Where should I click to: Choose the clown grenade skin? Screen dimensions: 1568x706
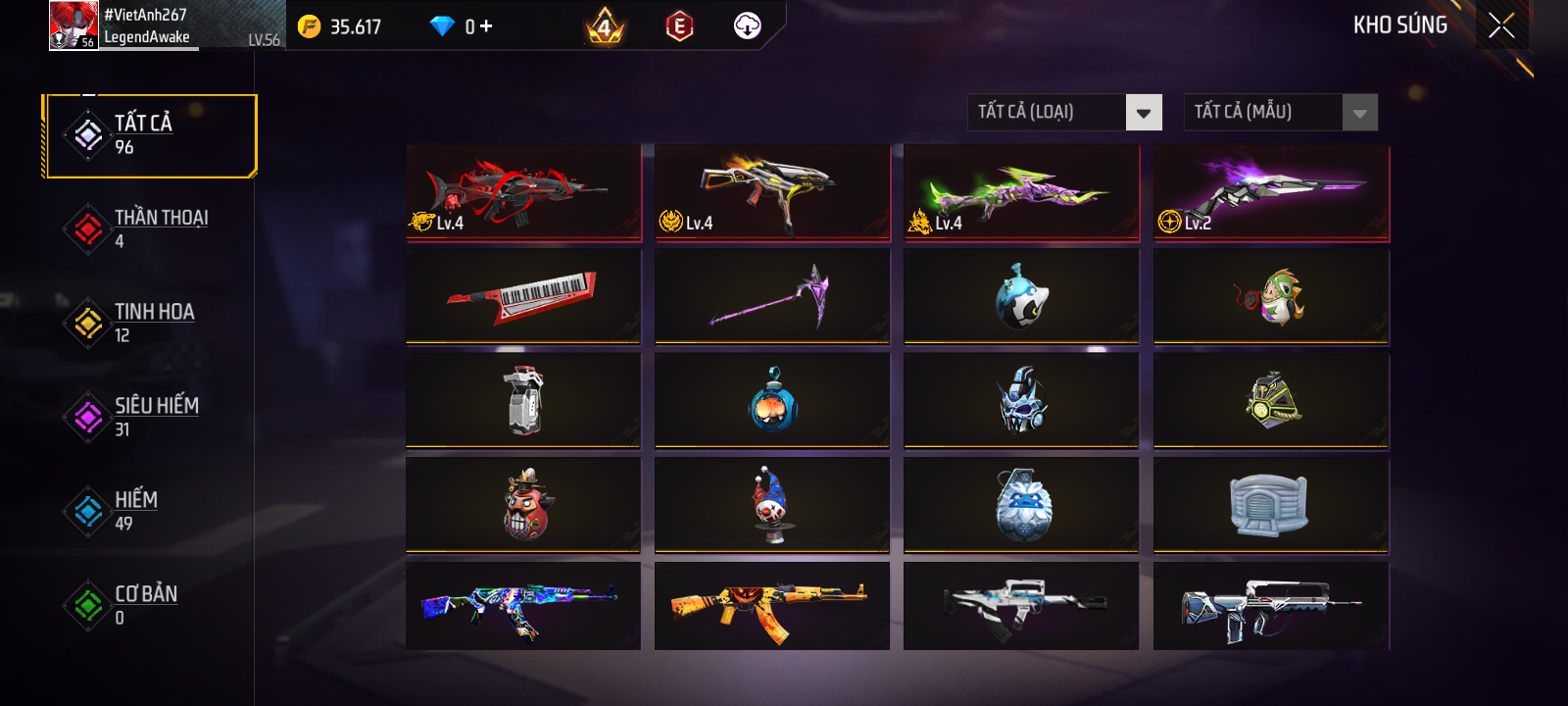[x=772, y=504]
